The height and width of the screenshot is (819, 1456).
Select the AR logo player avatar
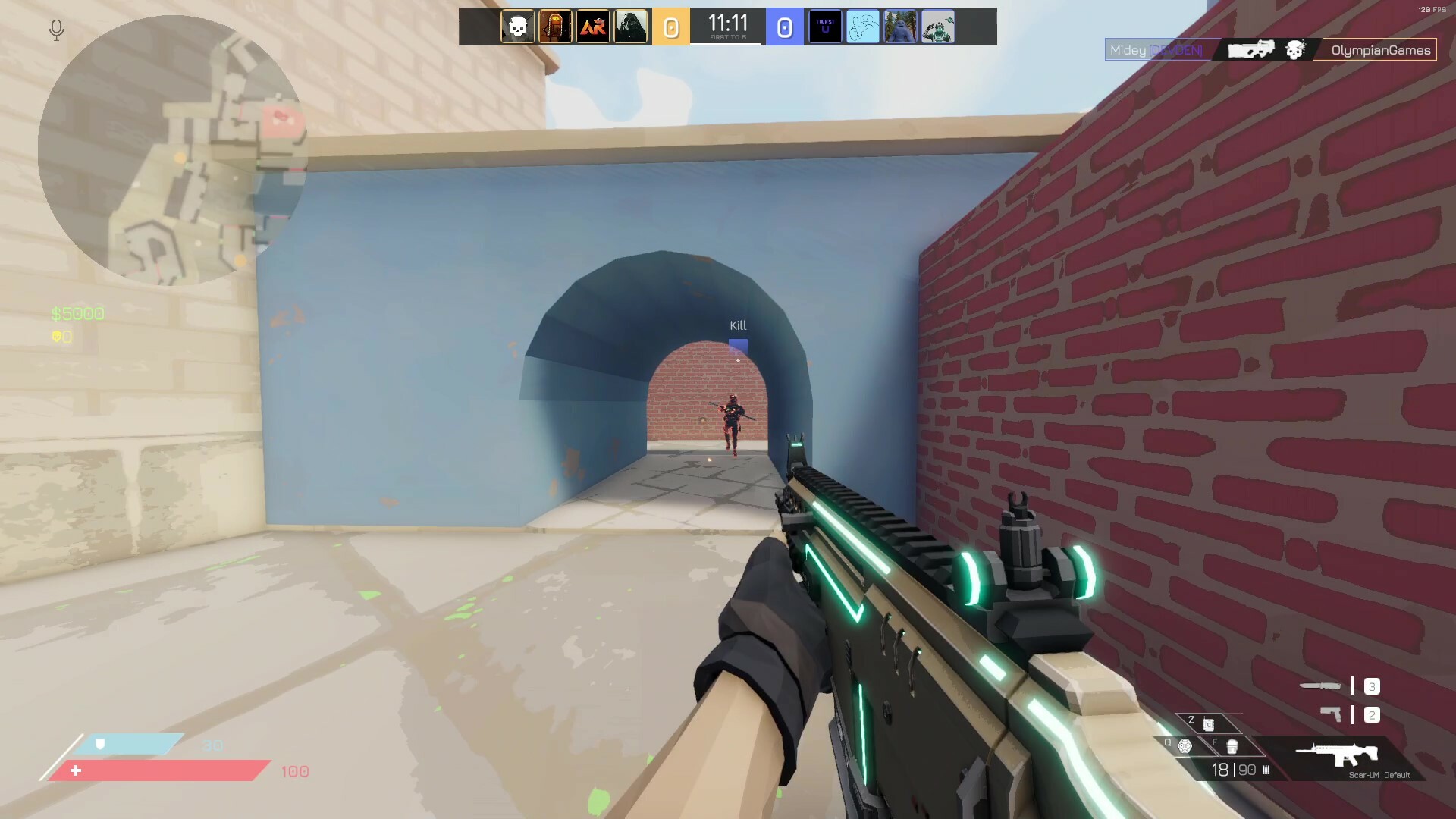(x=593, y=27)
